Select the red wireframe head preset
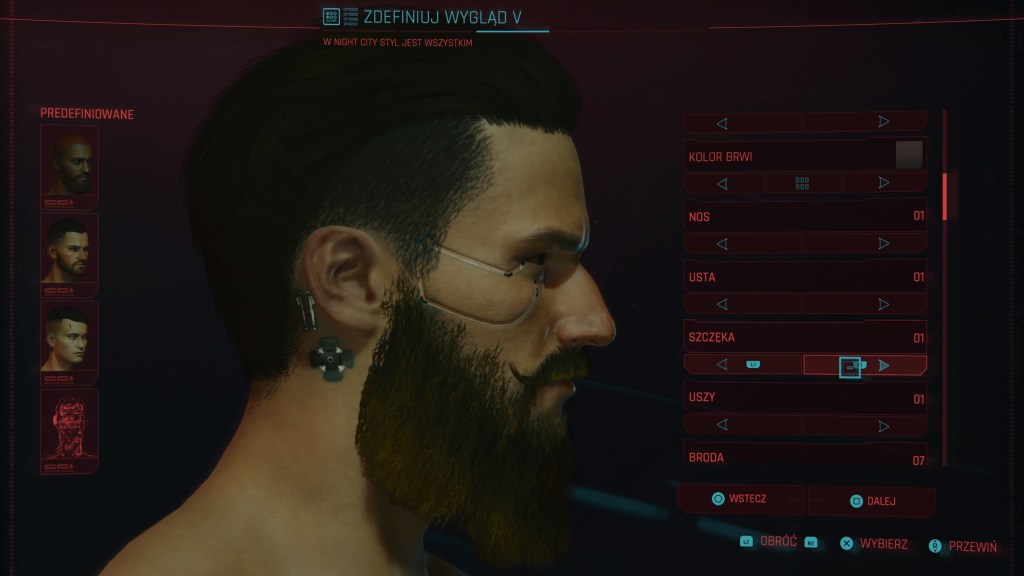This screenshot has height=576, width=1024. click(69, 424)
